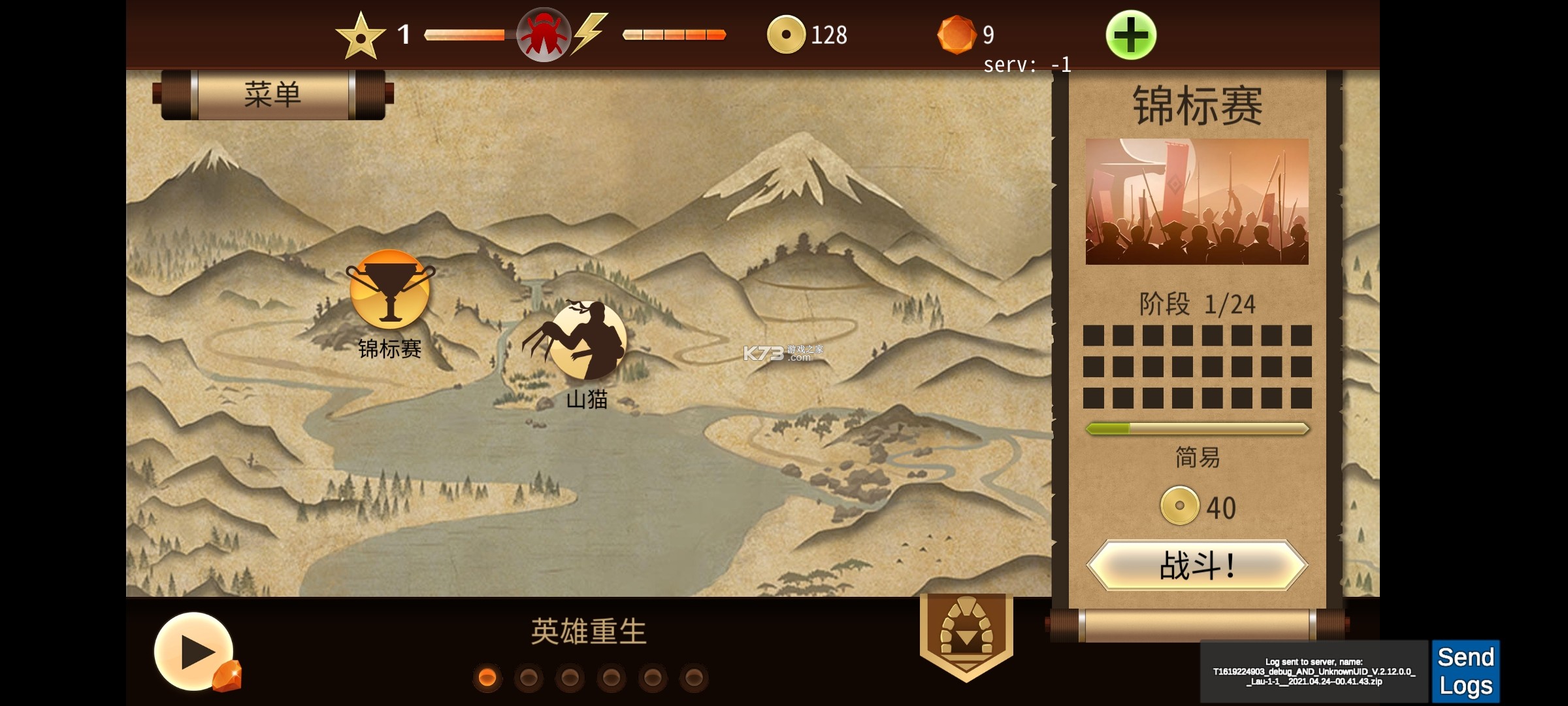Select the first highlighted chapter dot
This screenshot has height=706, width=1568.
point(487,678)
